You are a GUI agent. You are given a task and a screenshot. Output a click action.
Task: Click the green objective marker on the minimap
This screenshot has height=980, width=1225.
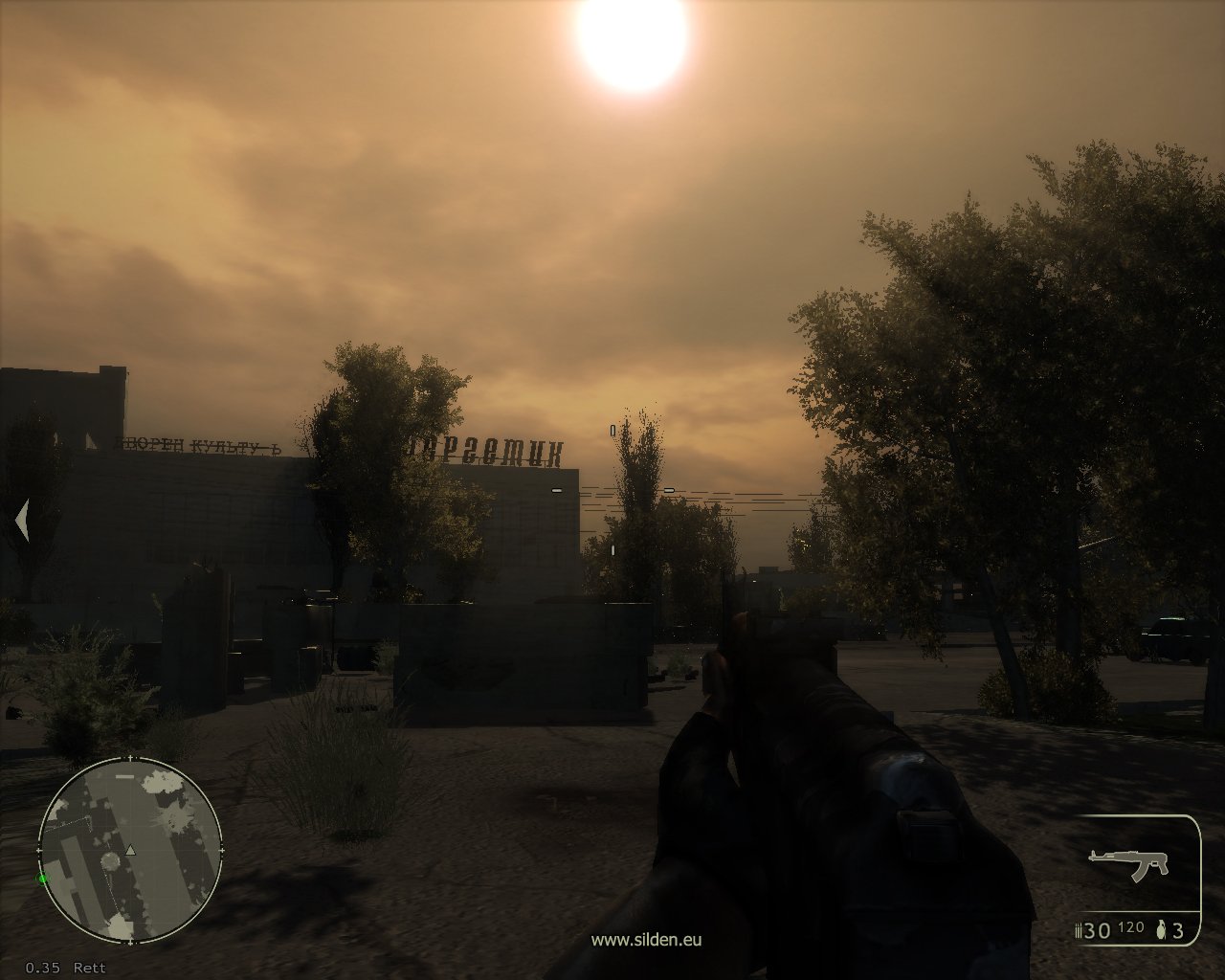pos(43,879)
